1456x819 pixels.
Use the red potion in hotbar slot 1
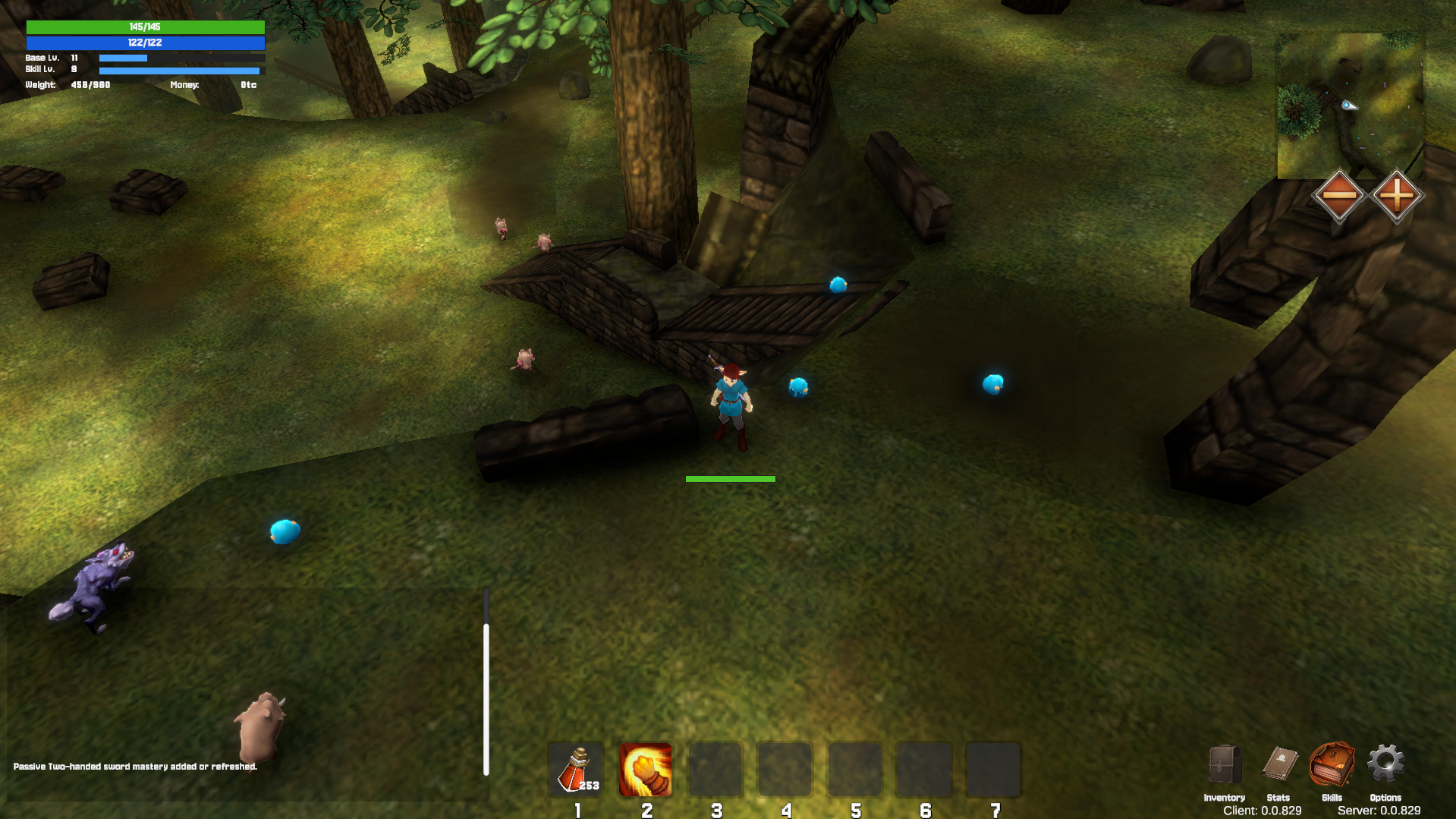[x=576, y=769]
